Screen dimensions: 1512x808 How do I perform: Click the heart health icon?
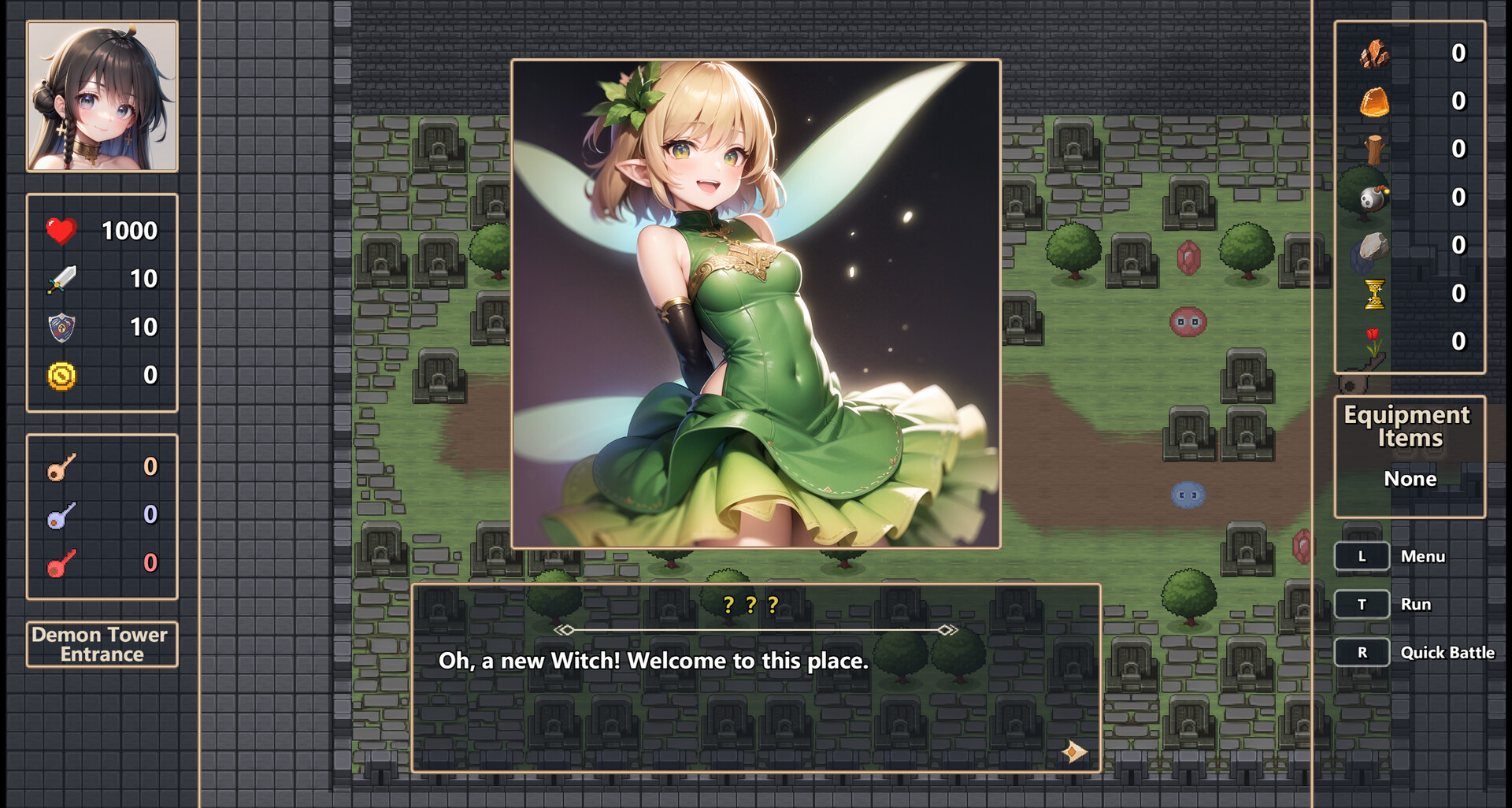[60, 230]
